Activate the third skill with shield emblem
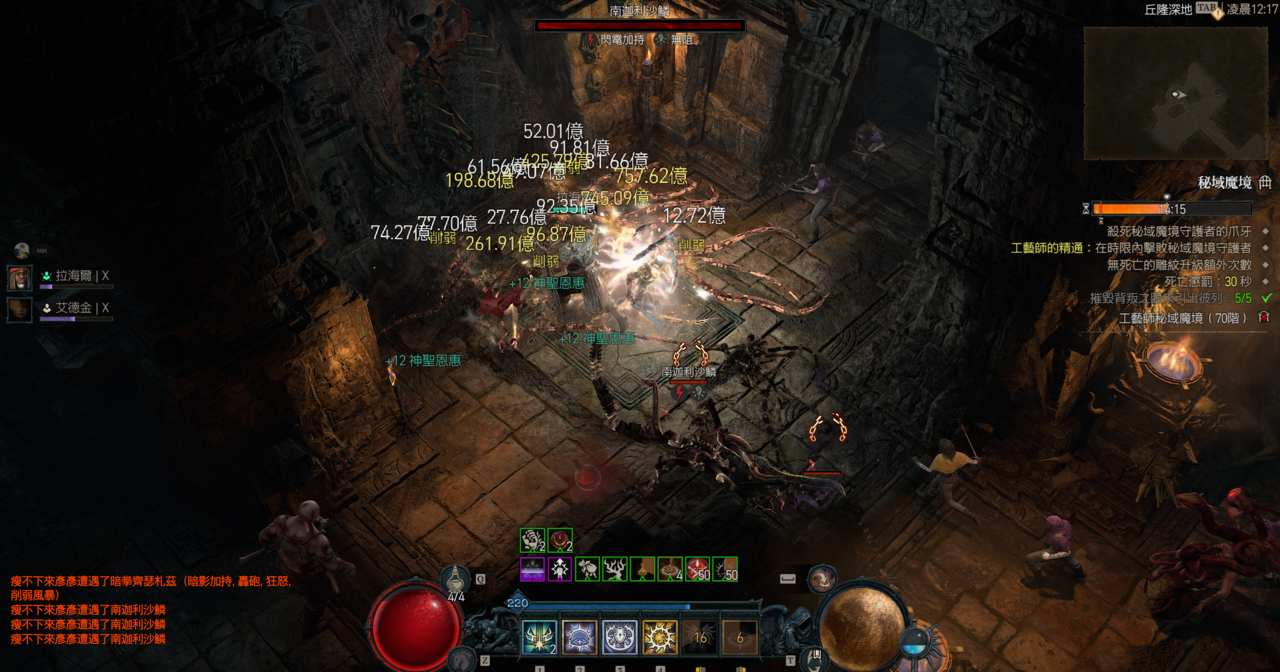This screenshot has width=1280, height=672. (619, 638)
